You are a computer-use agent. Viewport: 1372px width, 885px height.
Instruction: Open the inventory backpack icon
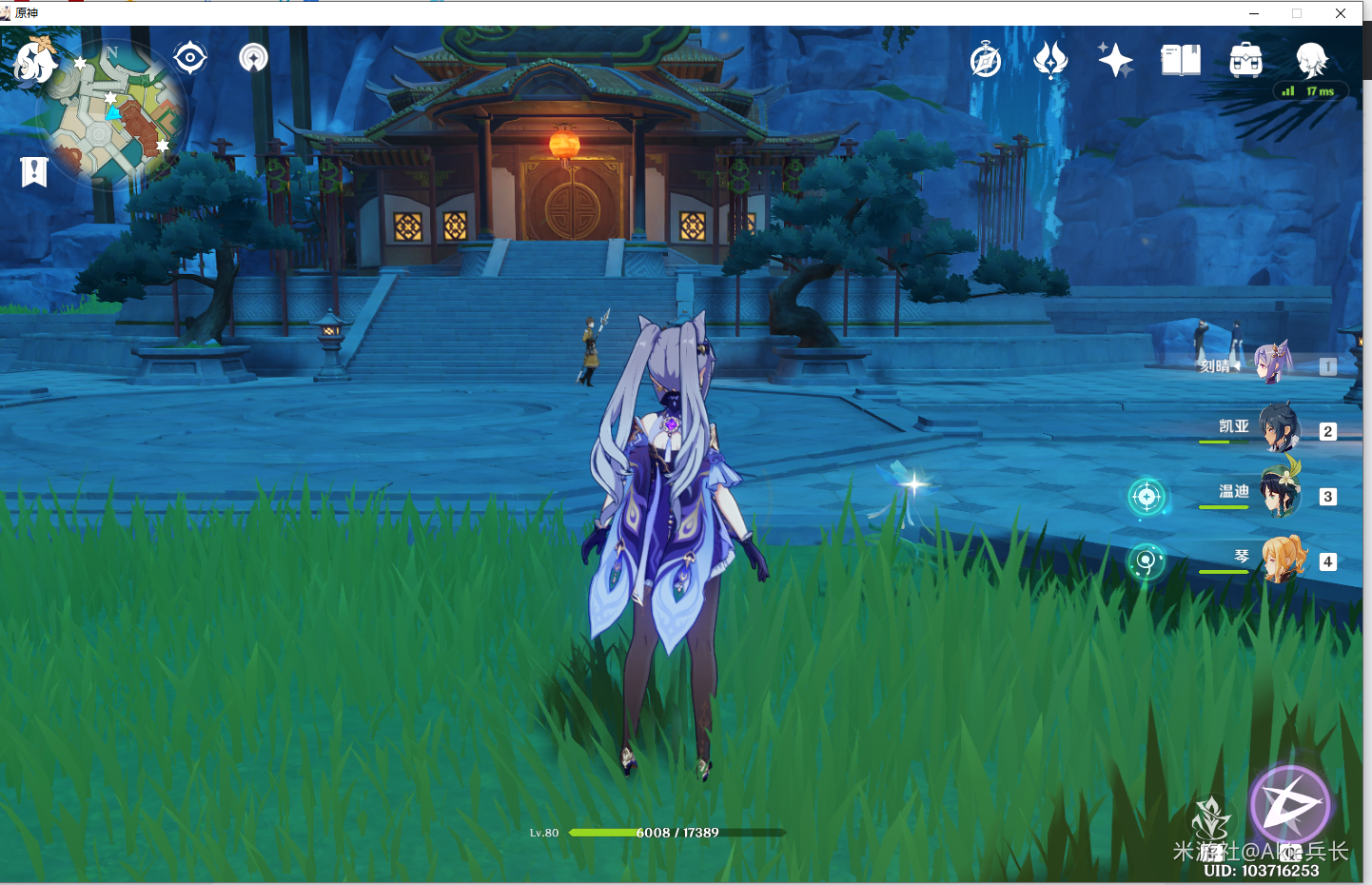(x=1245, y=60)
